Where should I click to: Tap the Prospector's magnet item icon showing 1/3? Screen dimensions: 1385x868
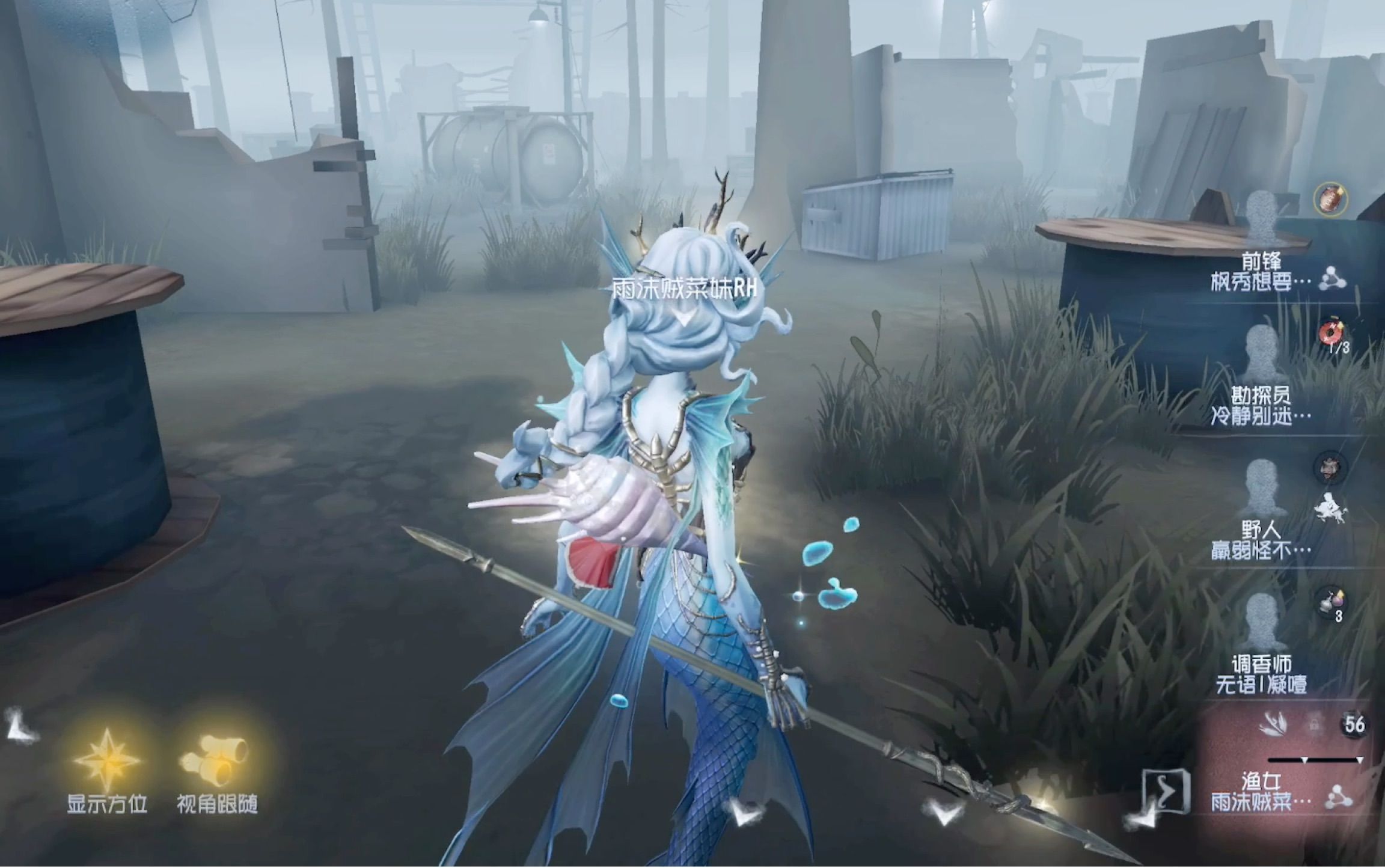click(x=1331, y=332)
